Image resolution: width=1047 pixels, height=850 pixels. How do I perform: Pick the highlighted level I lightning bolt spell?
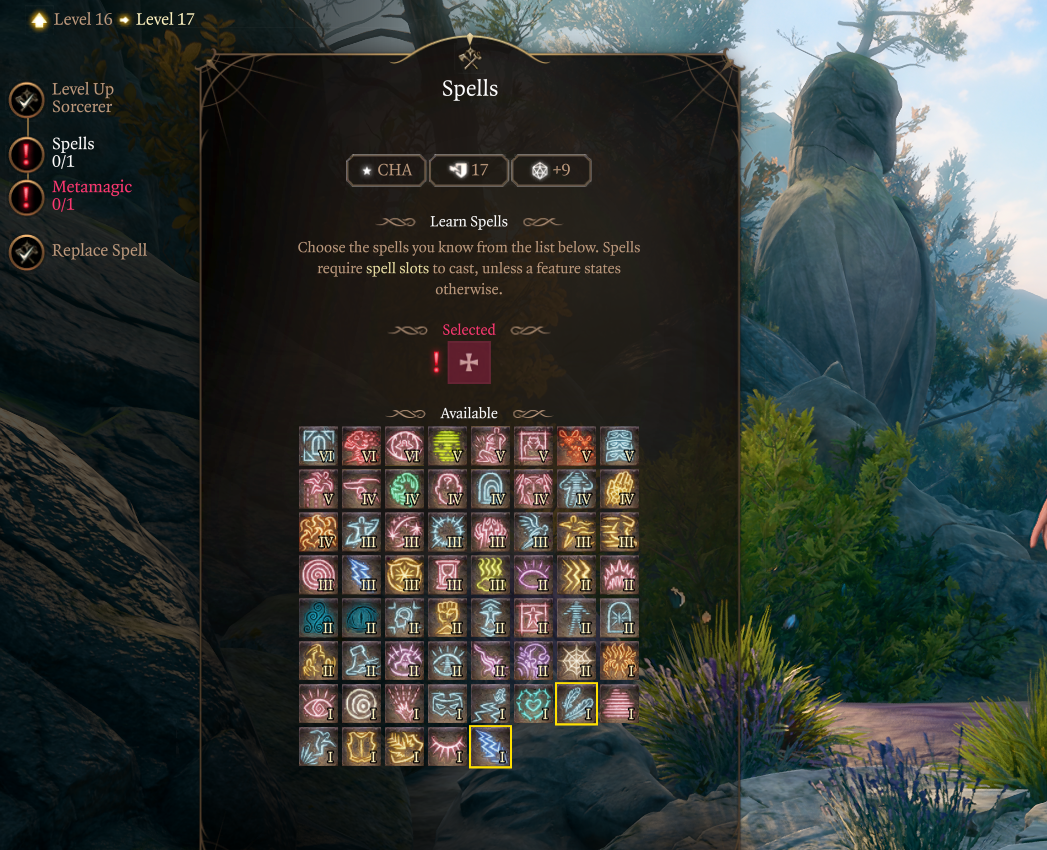coord(490,747)
